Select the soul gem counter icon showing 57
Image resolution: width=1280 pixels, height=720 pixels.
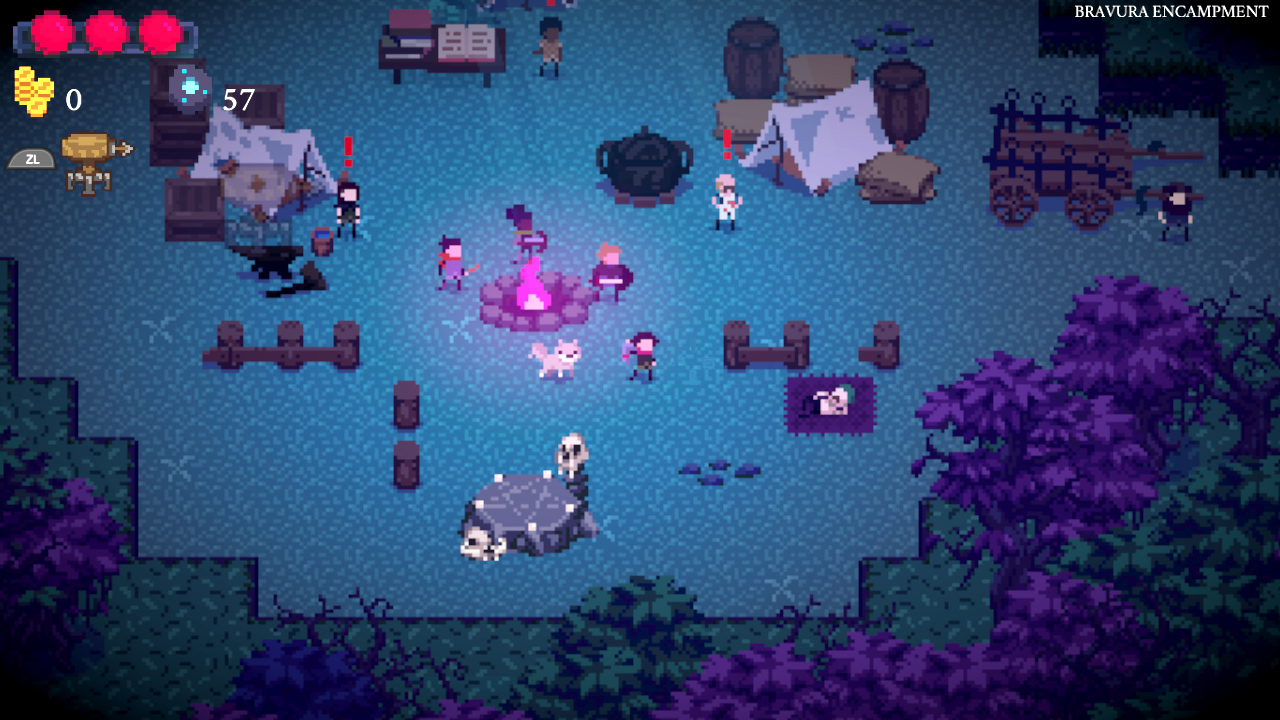click(x=190, y=88)
